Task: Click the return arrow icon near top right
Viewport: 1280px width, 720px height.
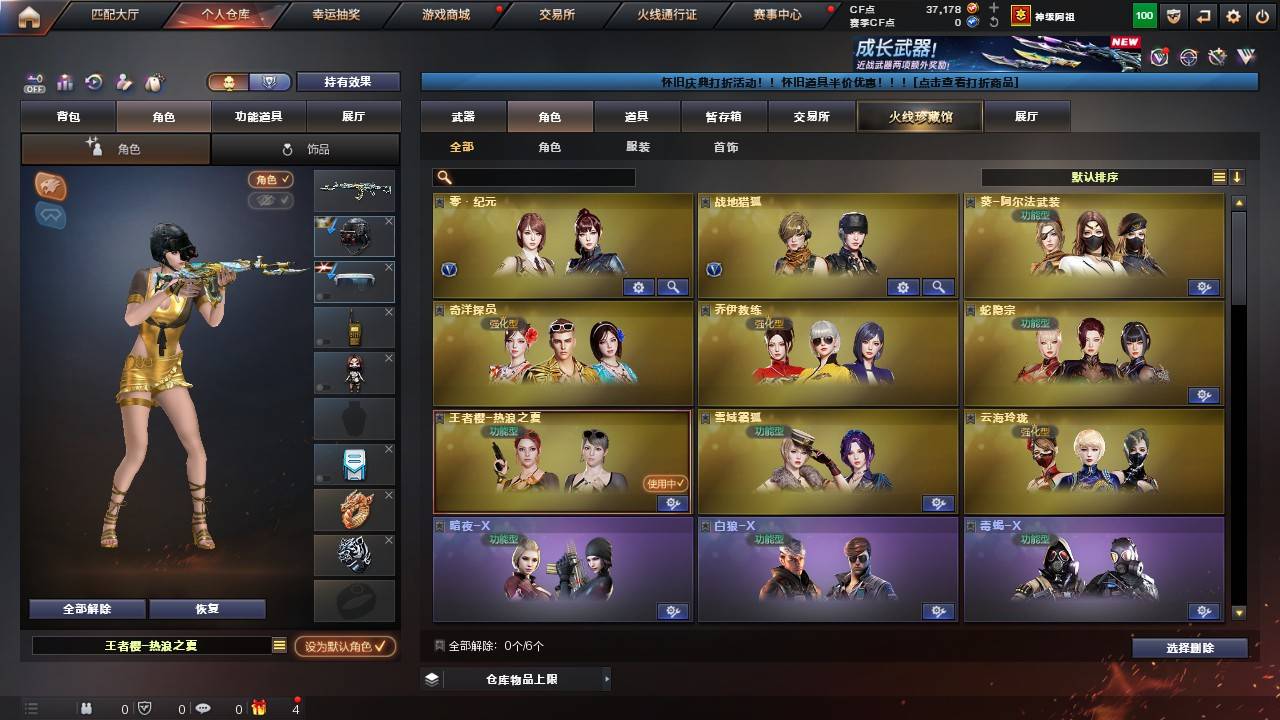Action: 1202,16
